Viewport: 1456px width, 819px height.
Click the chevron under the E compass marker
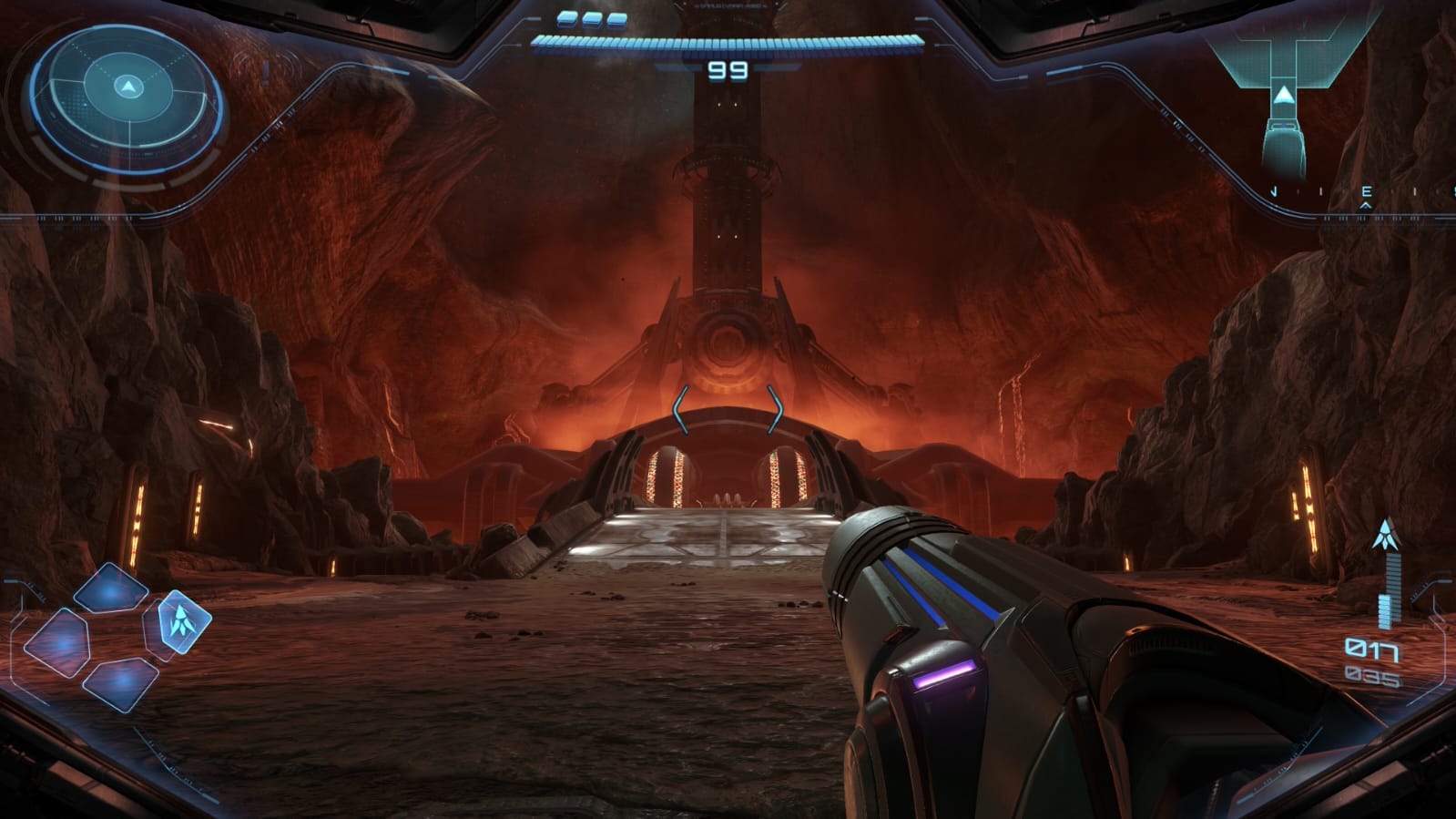[x=1366, y=205]
